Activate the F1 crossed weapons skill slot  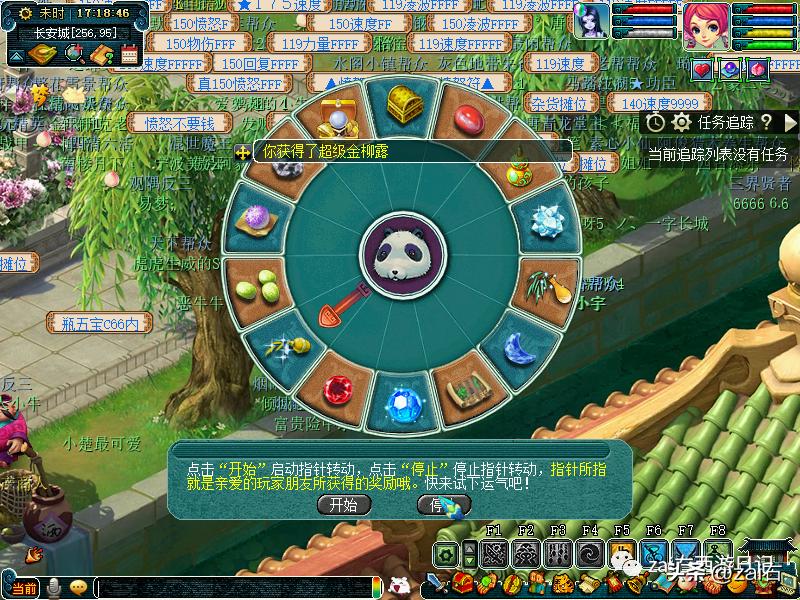pyautogui.click(x=493, y=554)
